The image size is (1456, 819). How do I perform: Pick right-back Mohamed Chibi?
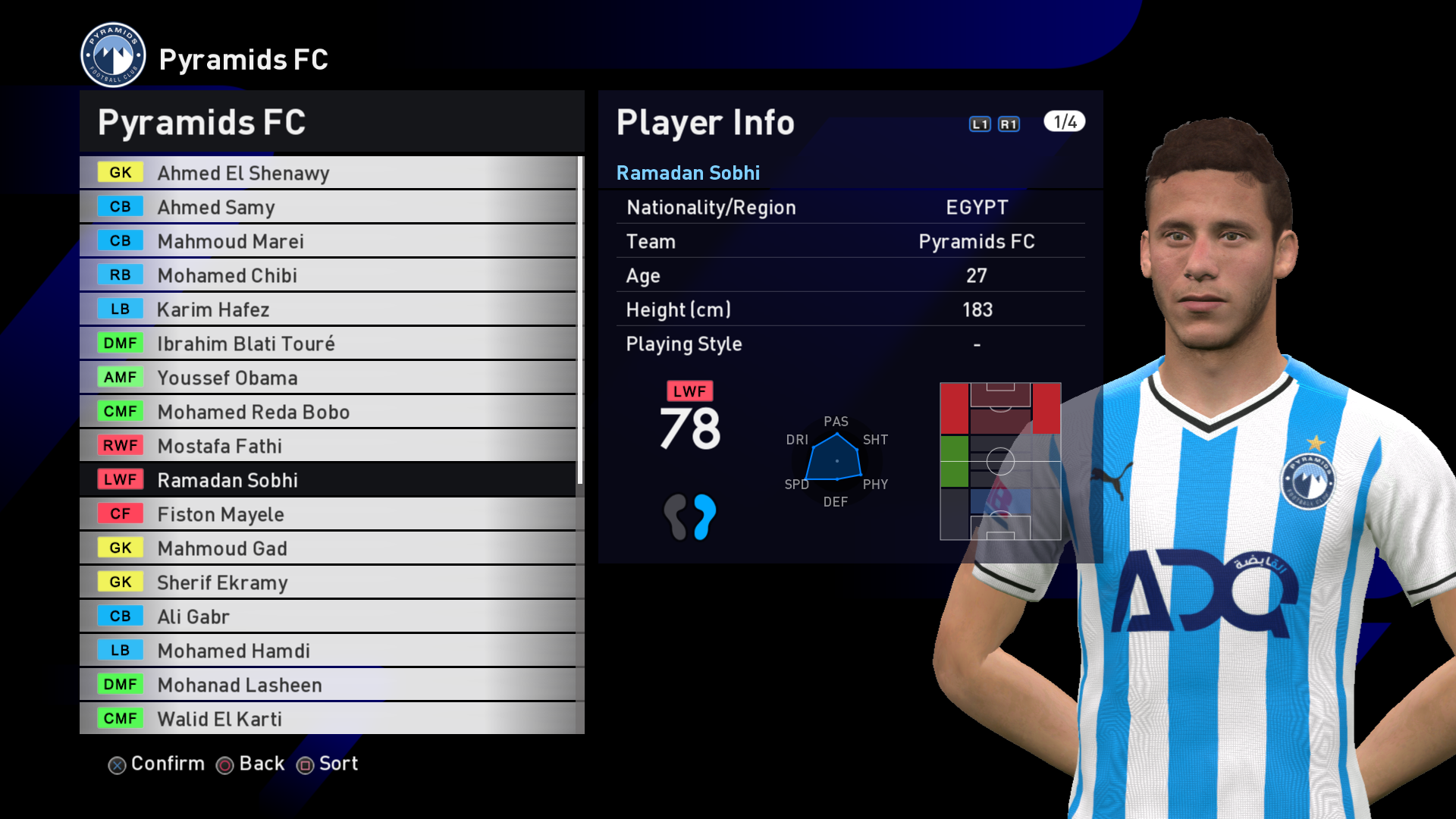tap(328, 275)
